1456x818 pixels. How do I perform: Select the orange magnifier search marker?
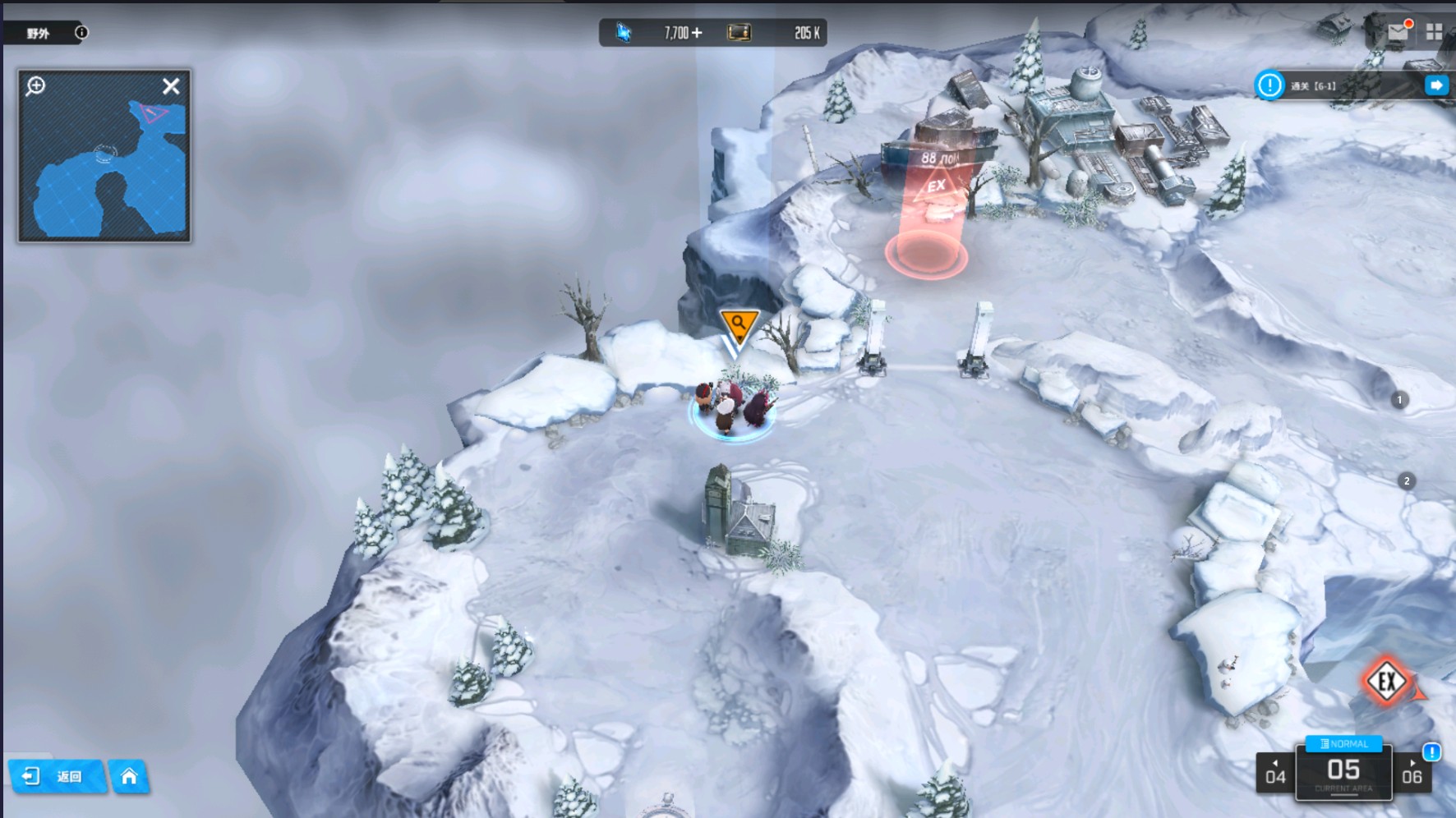(x=739, y=325)
